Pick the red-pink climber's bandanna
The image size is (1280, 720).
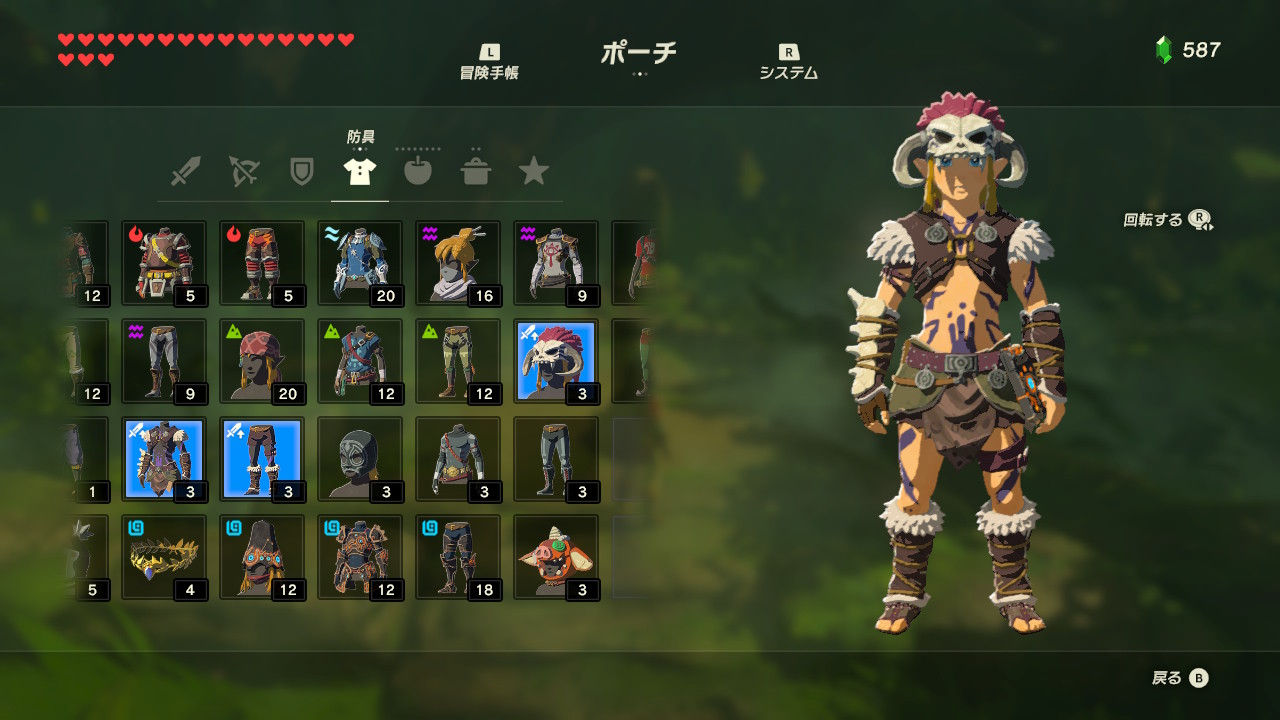click(262, 361)
